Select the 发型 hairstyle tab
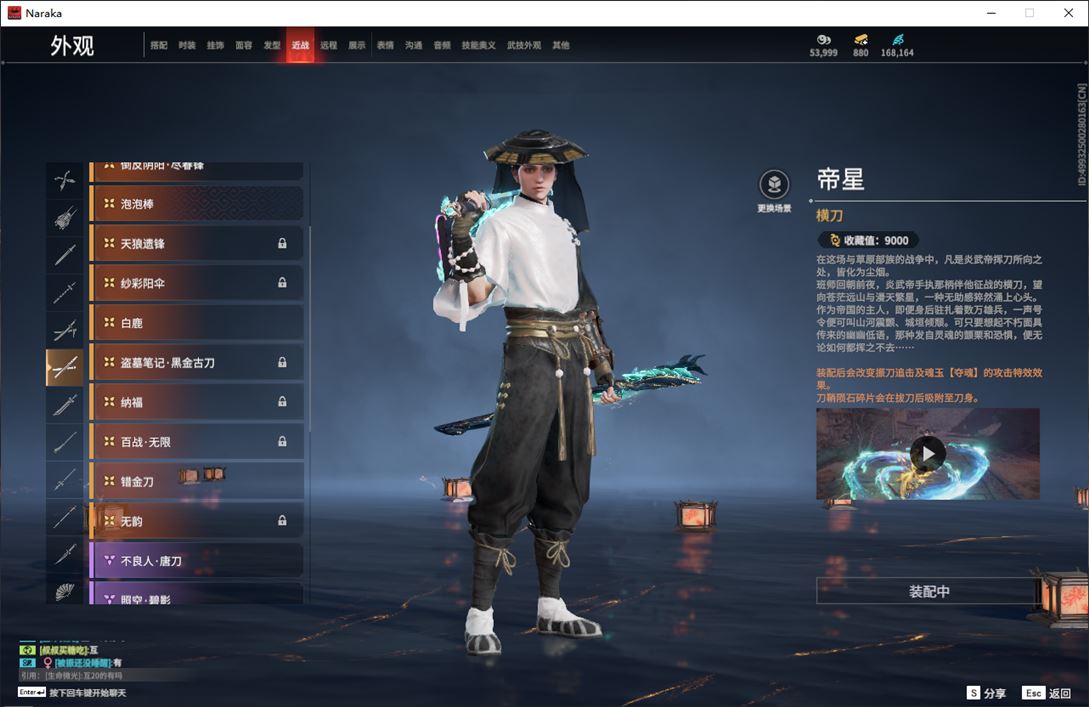 [x=272, y=46]
